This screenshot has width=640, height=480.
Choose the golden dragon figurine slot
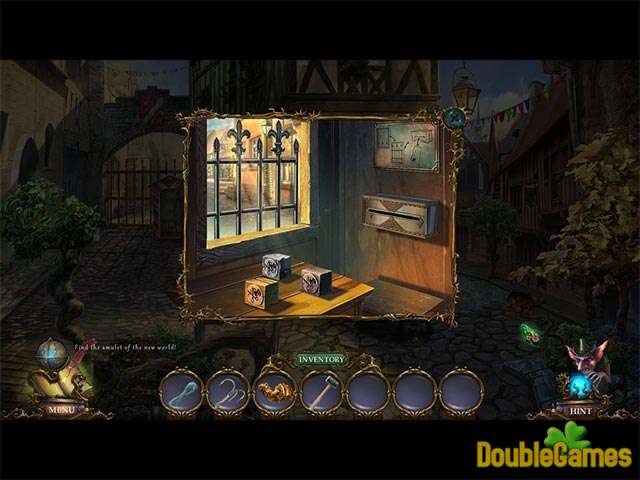(274, 390)
